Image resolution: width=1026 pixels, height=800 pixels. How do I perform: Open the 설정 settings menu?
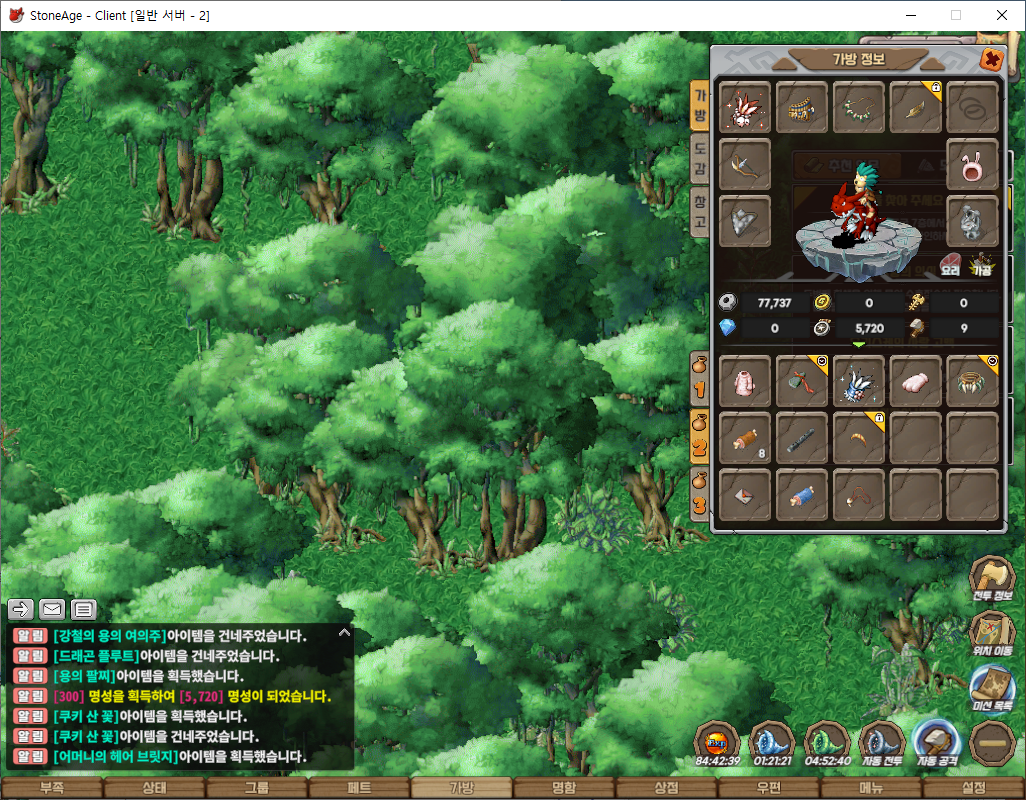click(x=973, y=788)
